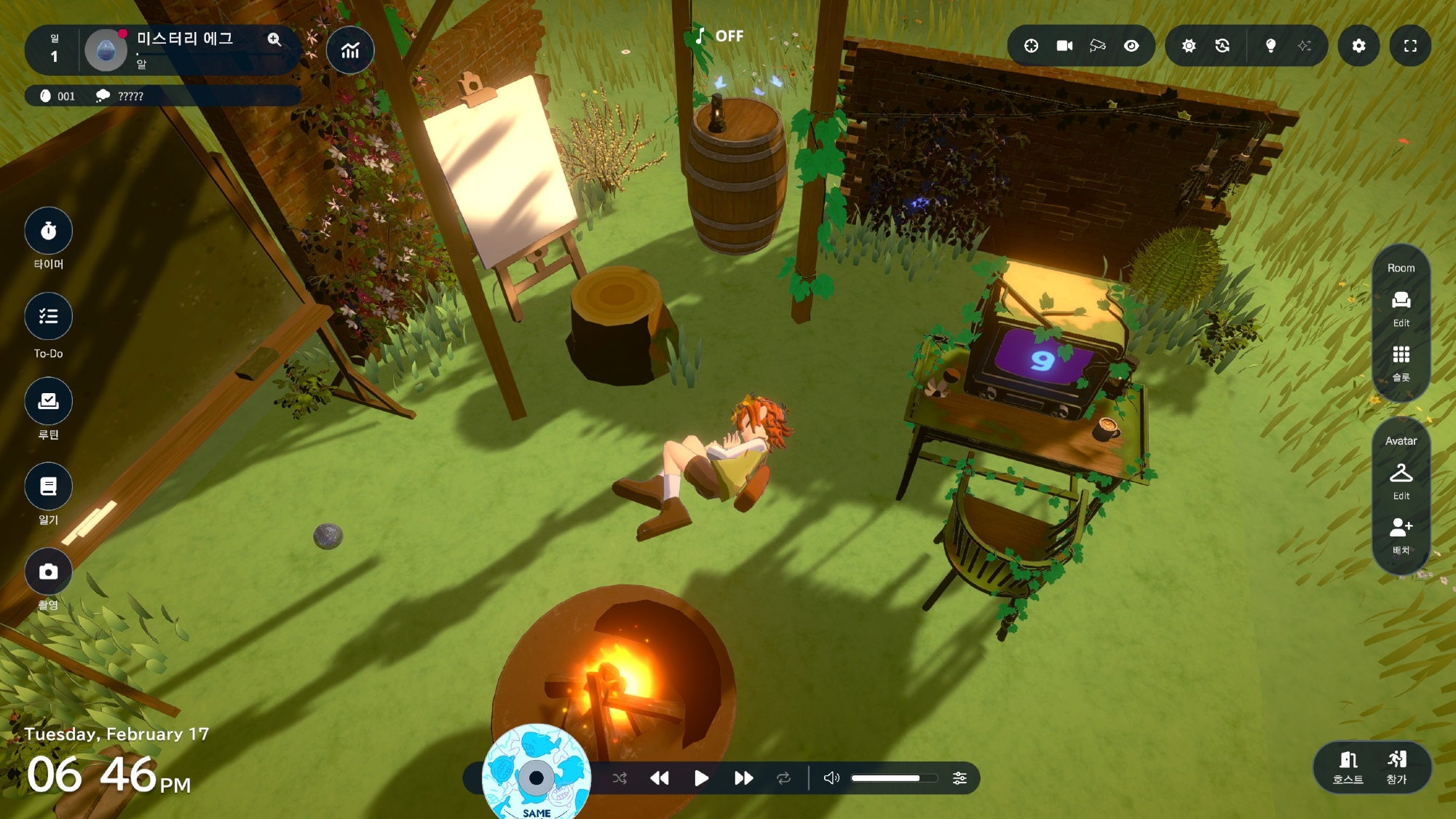
Task: Click the magnifier on the egg panel
Action: pyautogui.click(x=274, y=39)
